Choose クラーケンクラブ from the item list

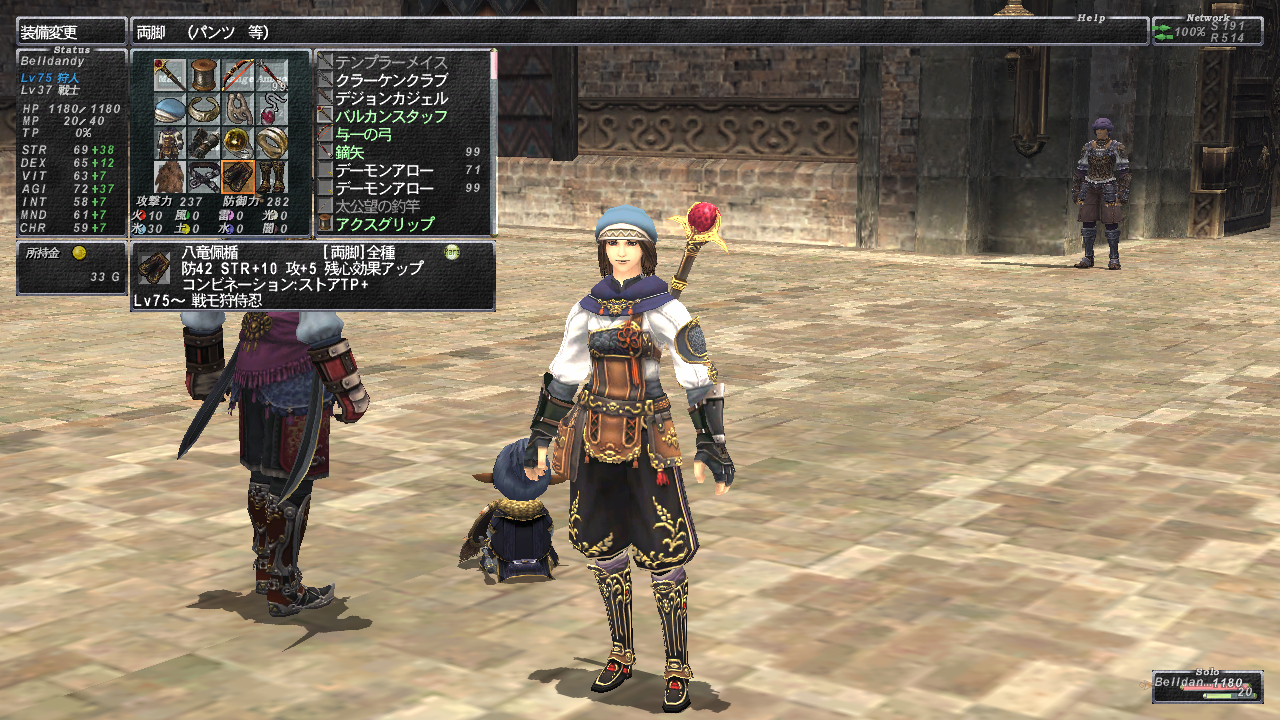pos(391,80)
